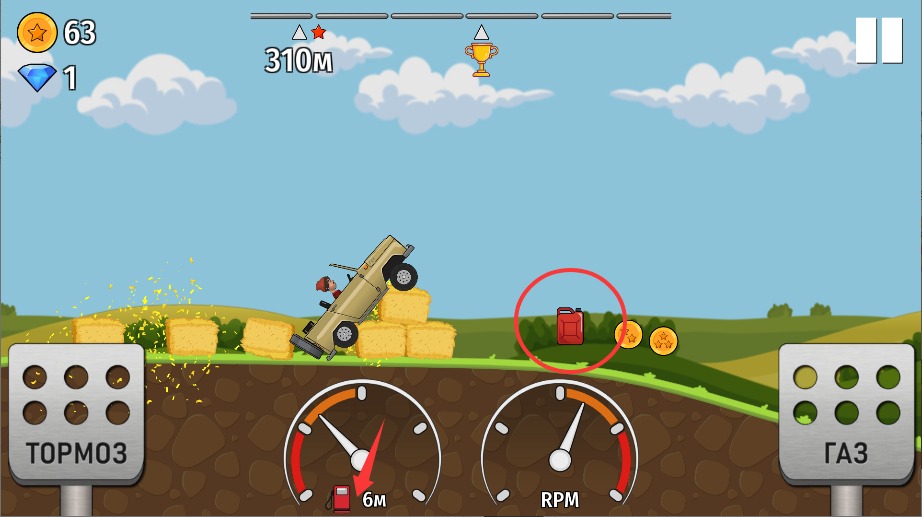The height and width of the screenshot is (517, 922).
Task: Pause the game with the pause button
Action: pos(879,41)
